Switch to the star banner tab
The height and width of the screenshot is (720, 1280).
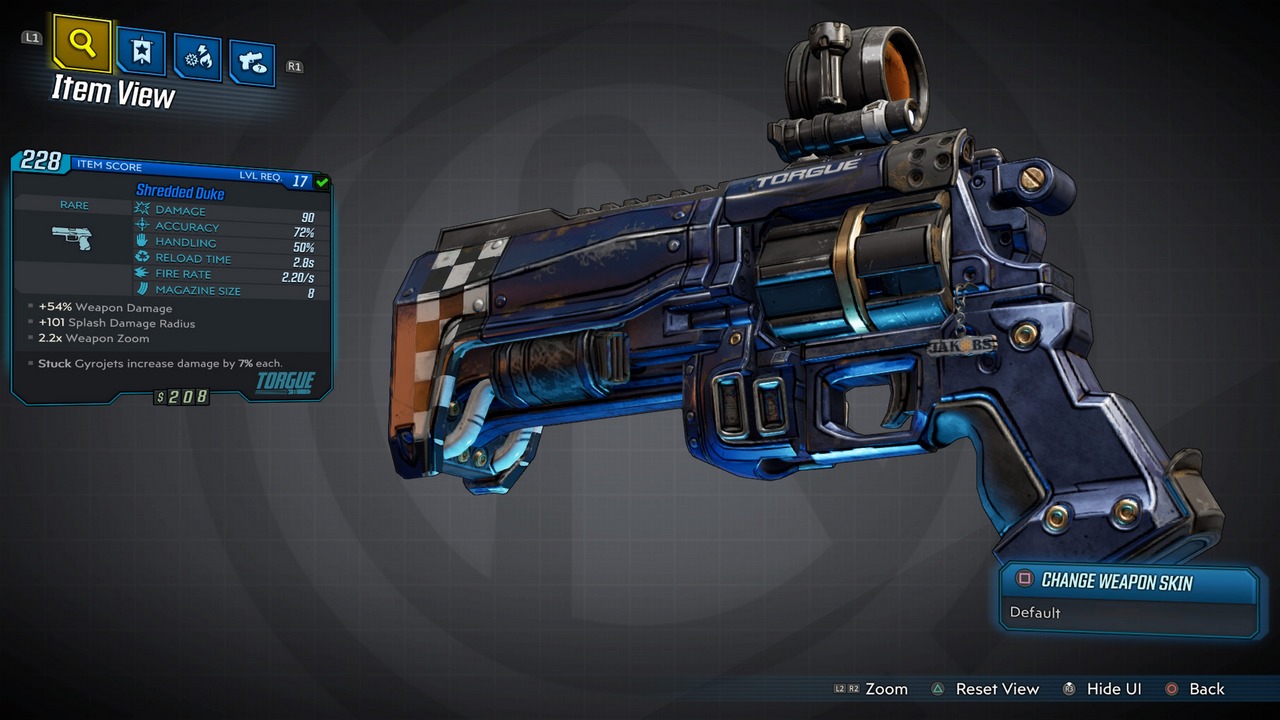point(141,51)
